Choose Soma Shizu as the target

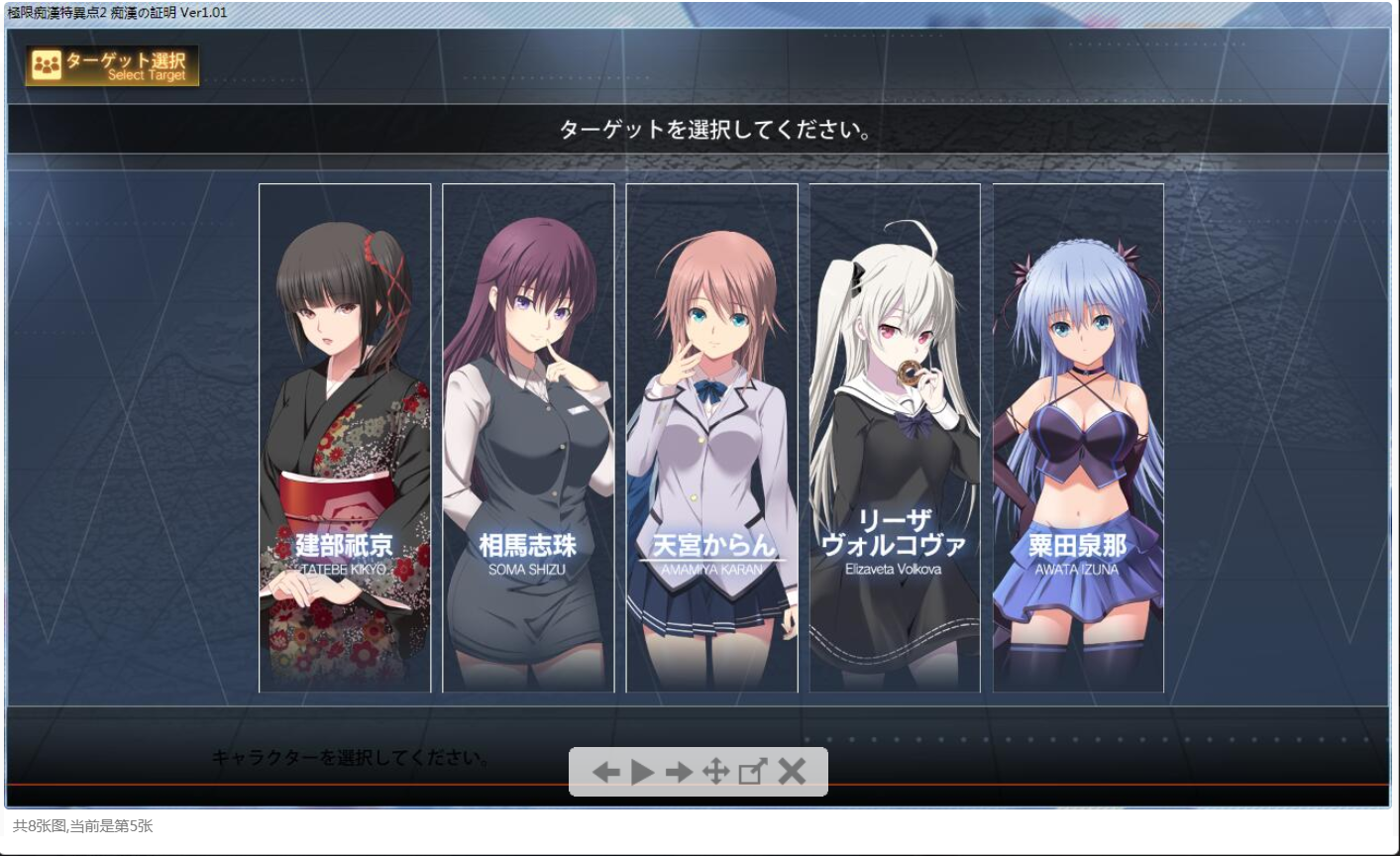[528, 438]
